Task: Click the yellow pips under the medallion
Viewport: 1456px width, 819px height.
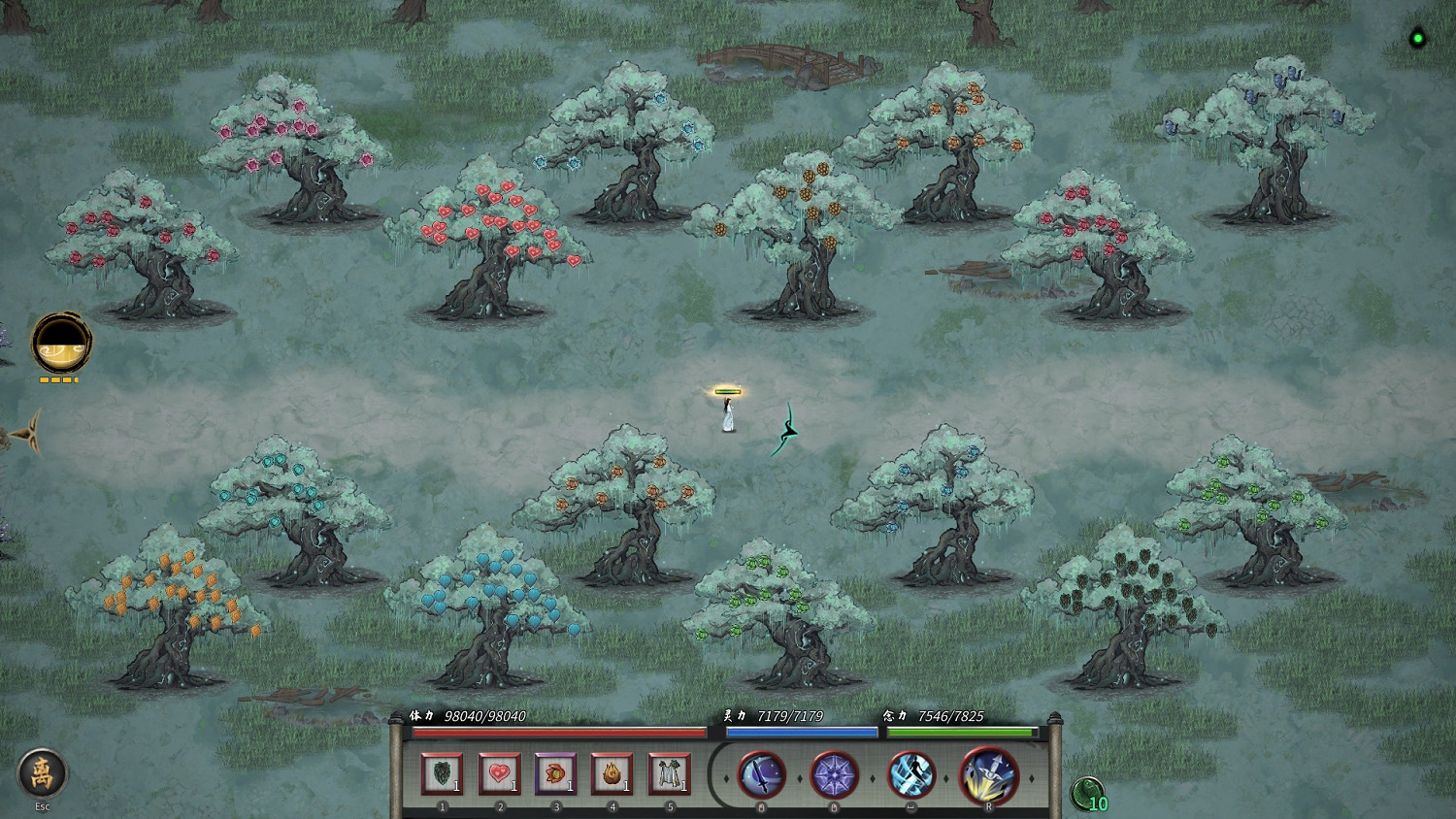Action: [x=58, y=379]
